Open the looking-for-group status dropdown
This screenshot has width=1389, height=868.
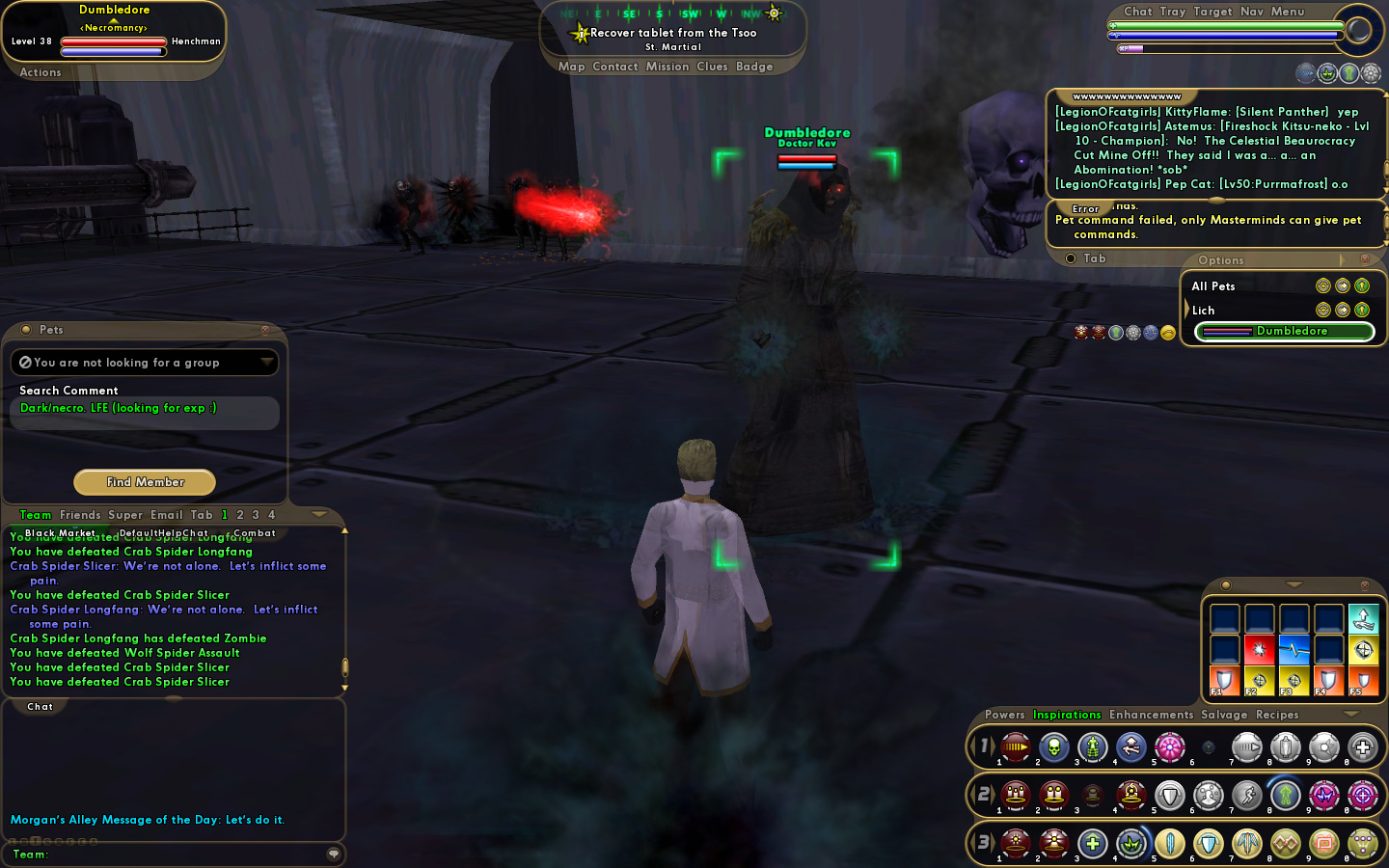point(266,363)
